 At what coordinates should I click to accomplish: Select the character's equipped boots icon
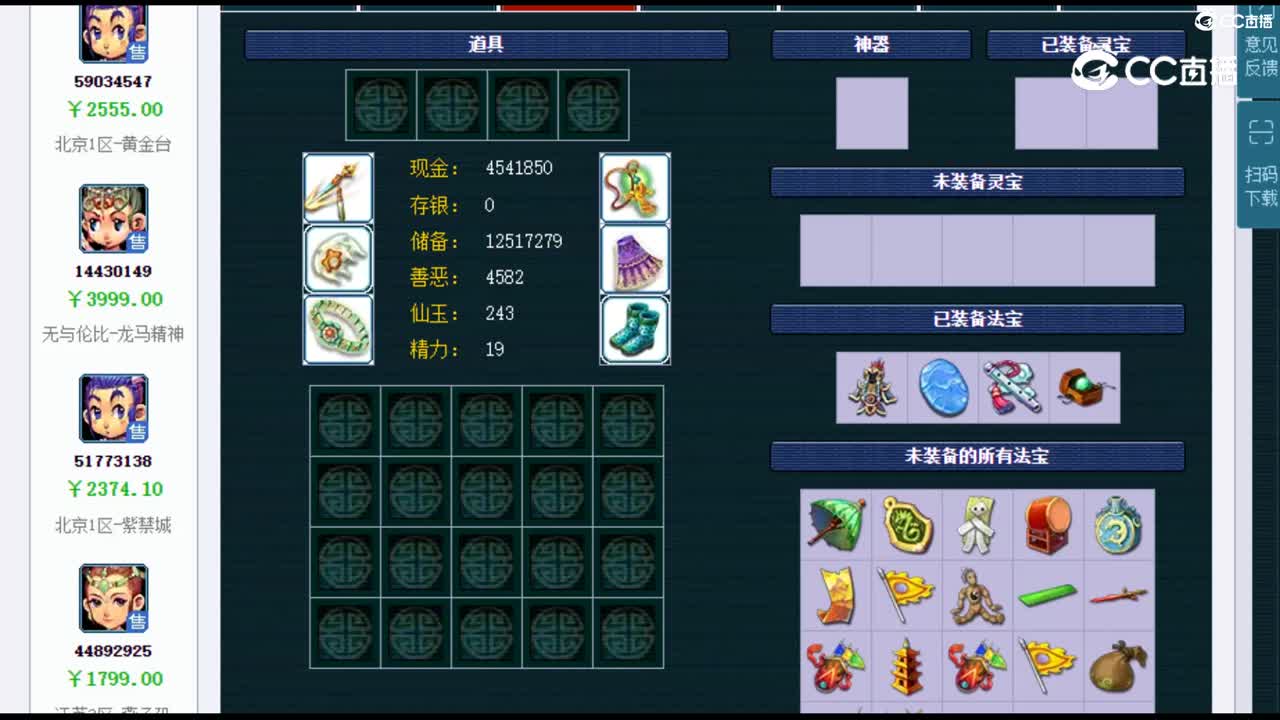[635, 329]
